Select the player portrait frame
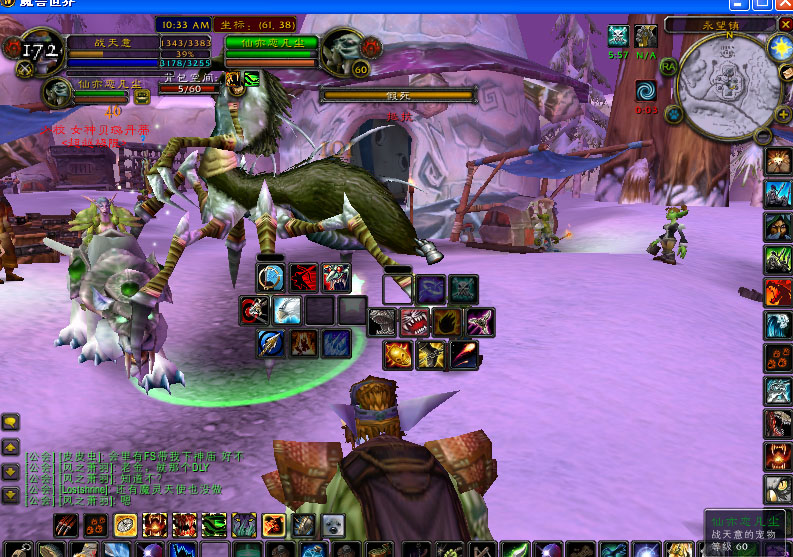The image size is (793, 557). (x=38, y=52)
